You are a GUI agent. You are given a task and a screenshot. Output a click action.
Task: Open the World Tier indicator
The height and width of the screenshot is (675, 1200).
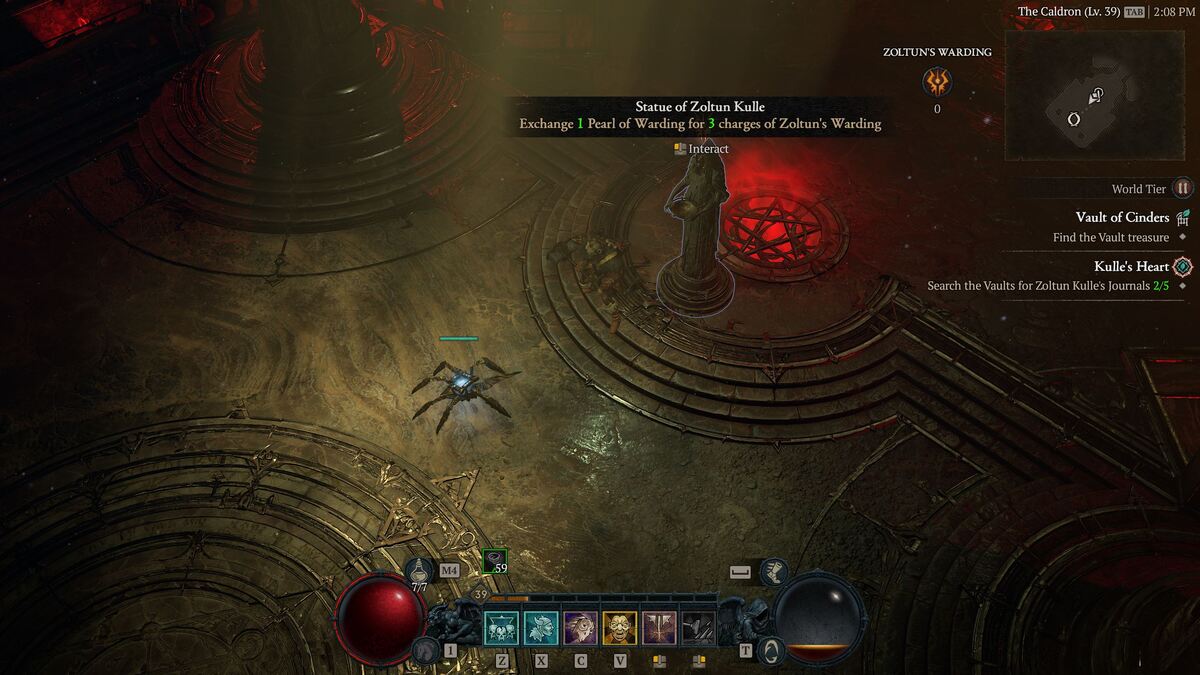(x=1183, y=188)
